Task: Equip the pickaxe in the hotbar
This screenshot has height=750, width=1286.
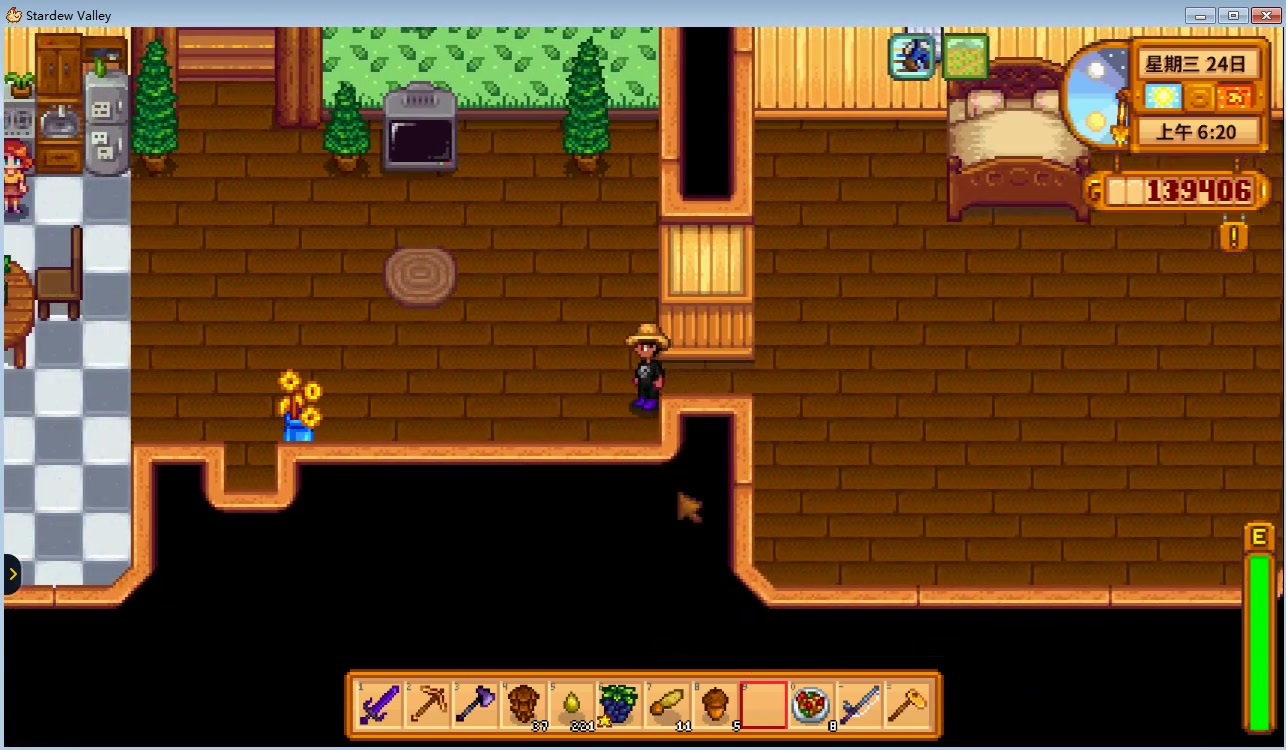Action: [x=427, y=706]
